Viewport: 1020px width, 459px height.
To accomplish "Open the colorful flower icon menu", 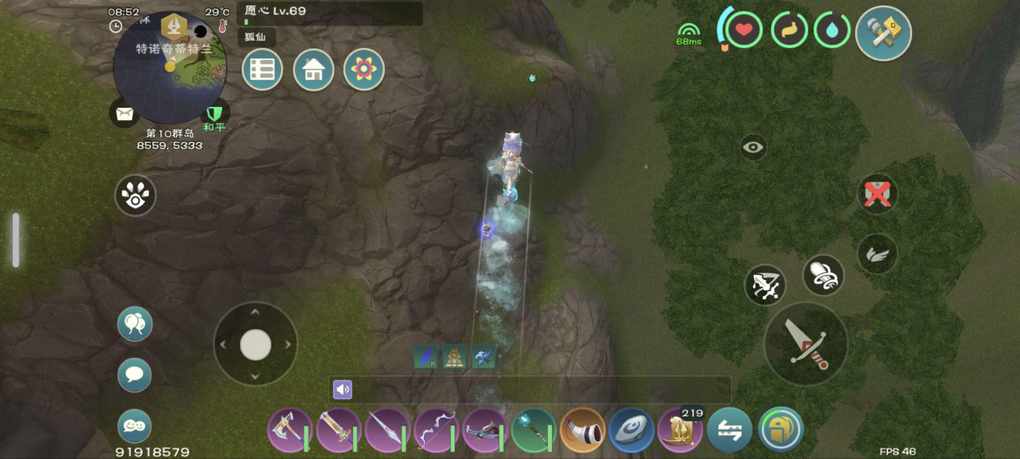I will coord(364,70).
